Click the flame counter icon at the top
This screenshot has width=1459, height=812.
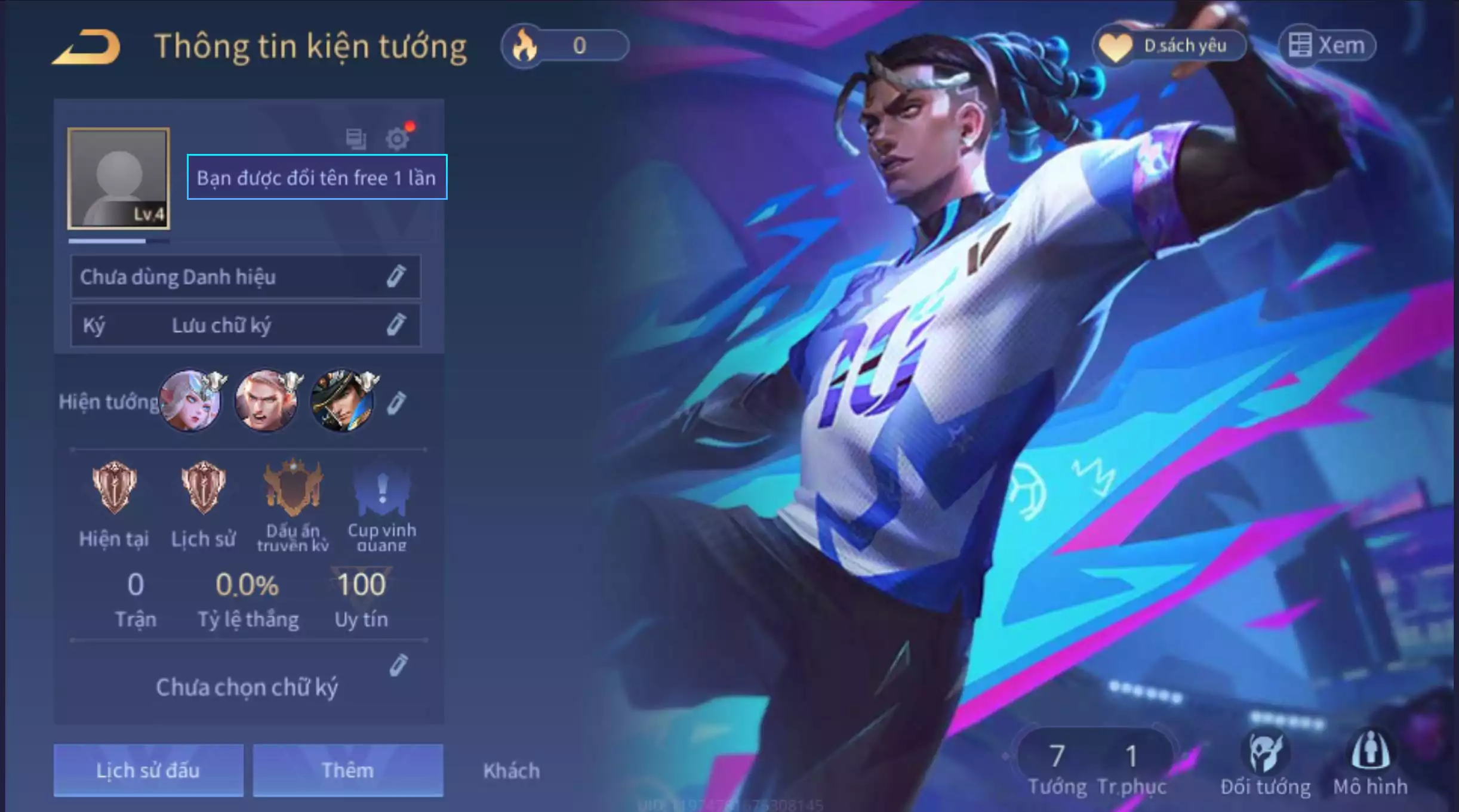pyautogui.click(x=522, y=44)
